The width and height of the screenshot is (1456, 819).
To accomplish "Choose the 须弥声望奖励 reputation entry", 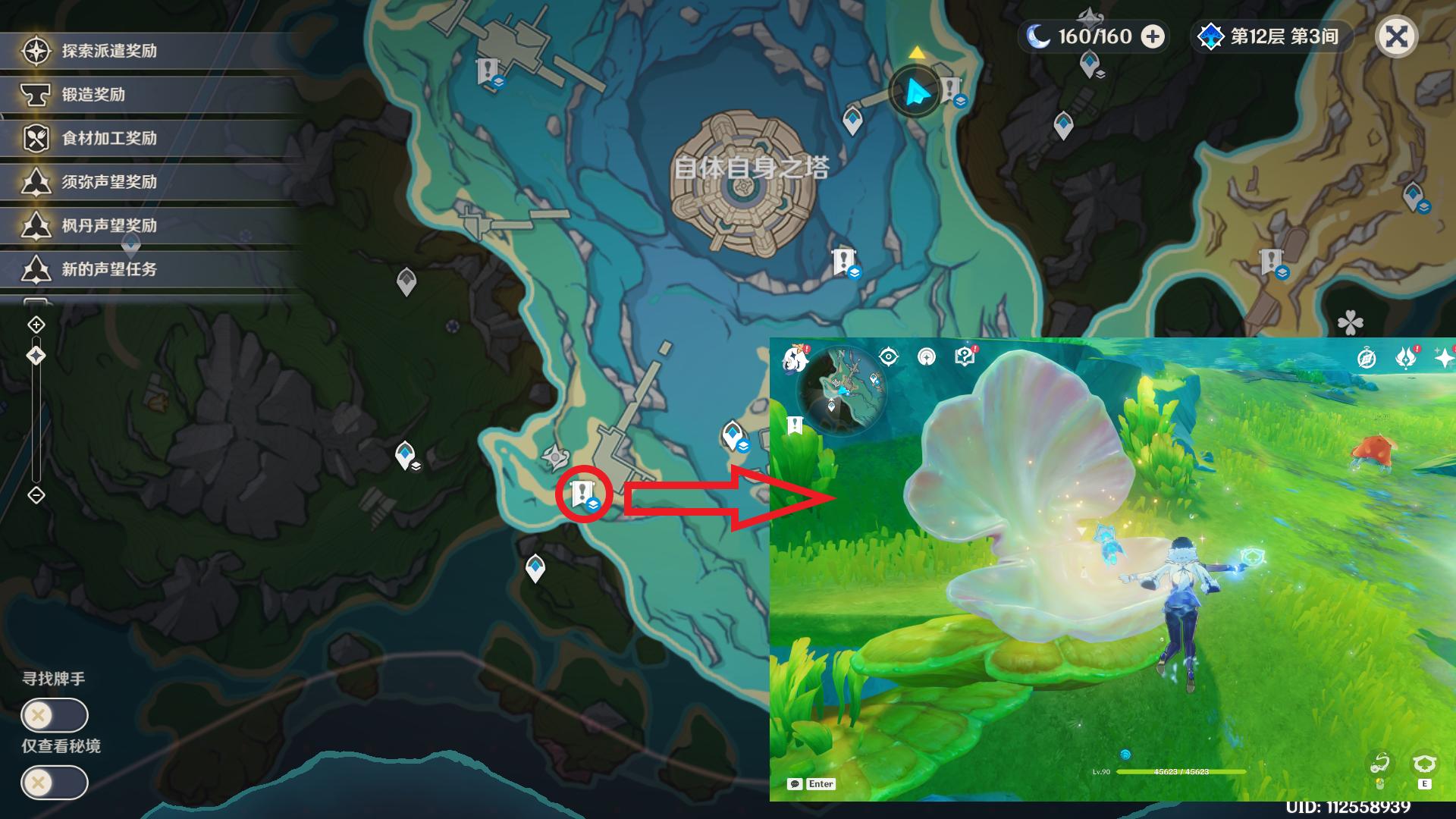I will (109, 182).
